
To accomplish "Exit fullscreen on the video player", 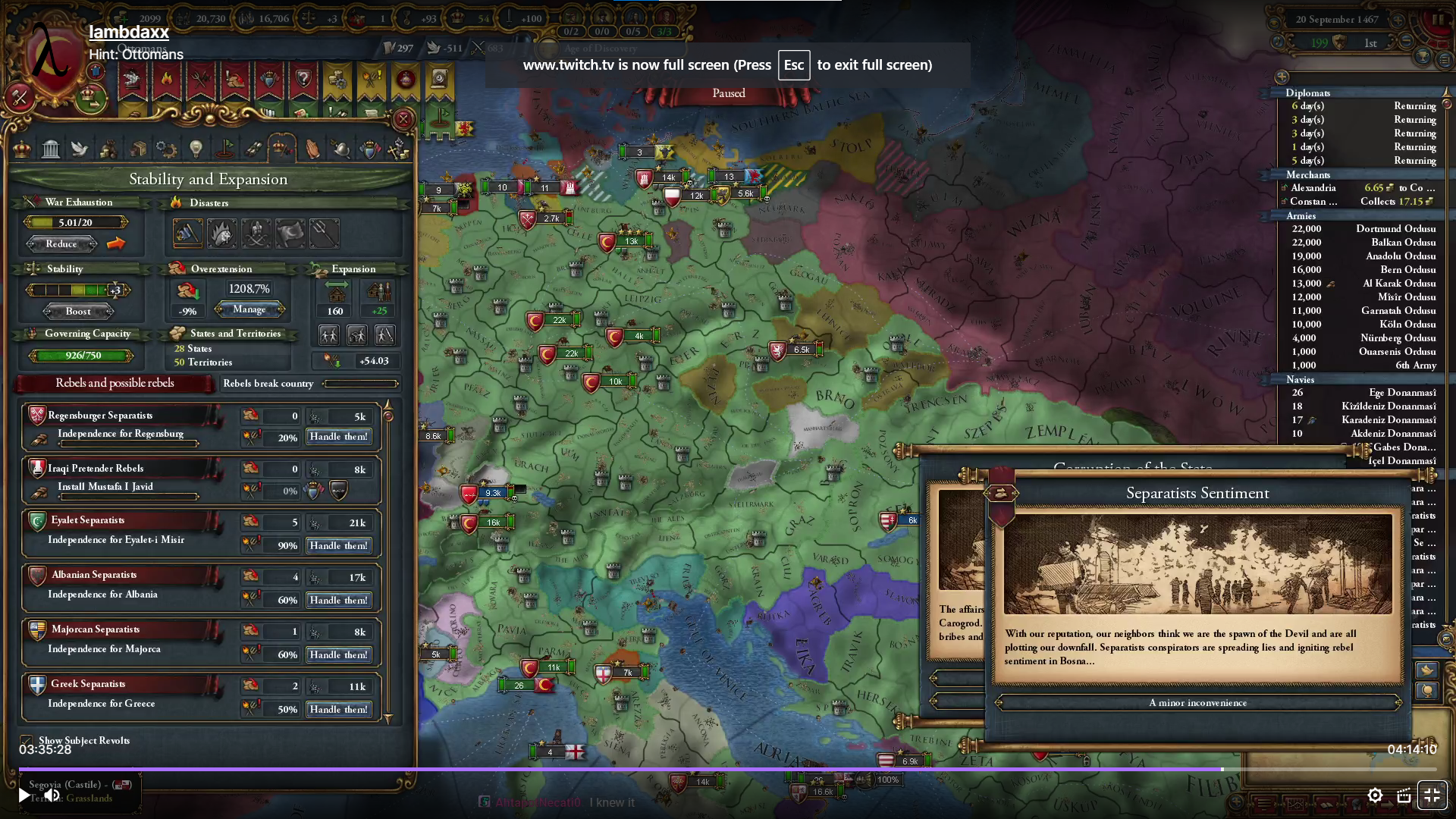I will (x=1432, y=795).
